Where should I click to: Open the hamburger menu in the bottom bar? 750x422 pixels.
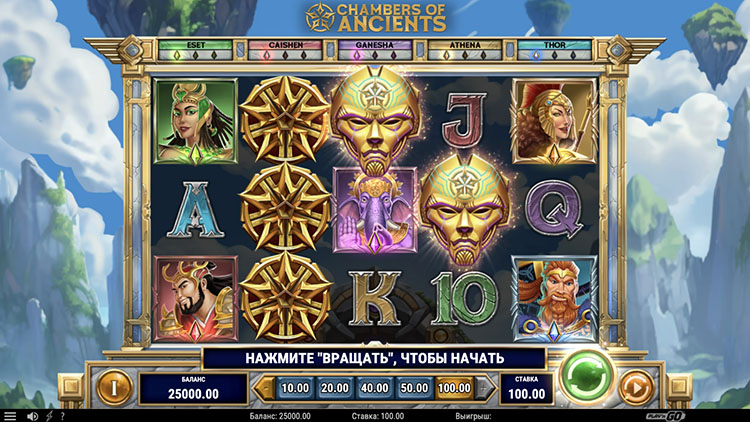(10, 416)
